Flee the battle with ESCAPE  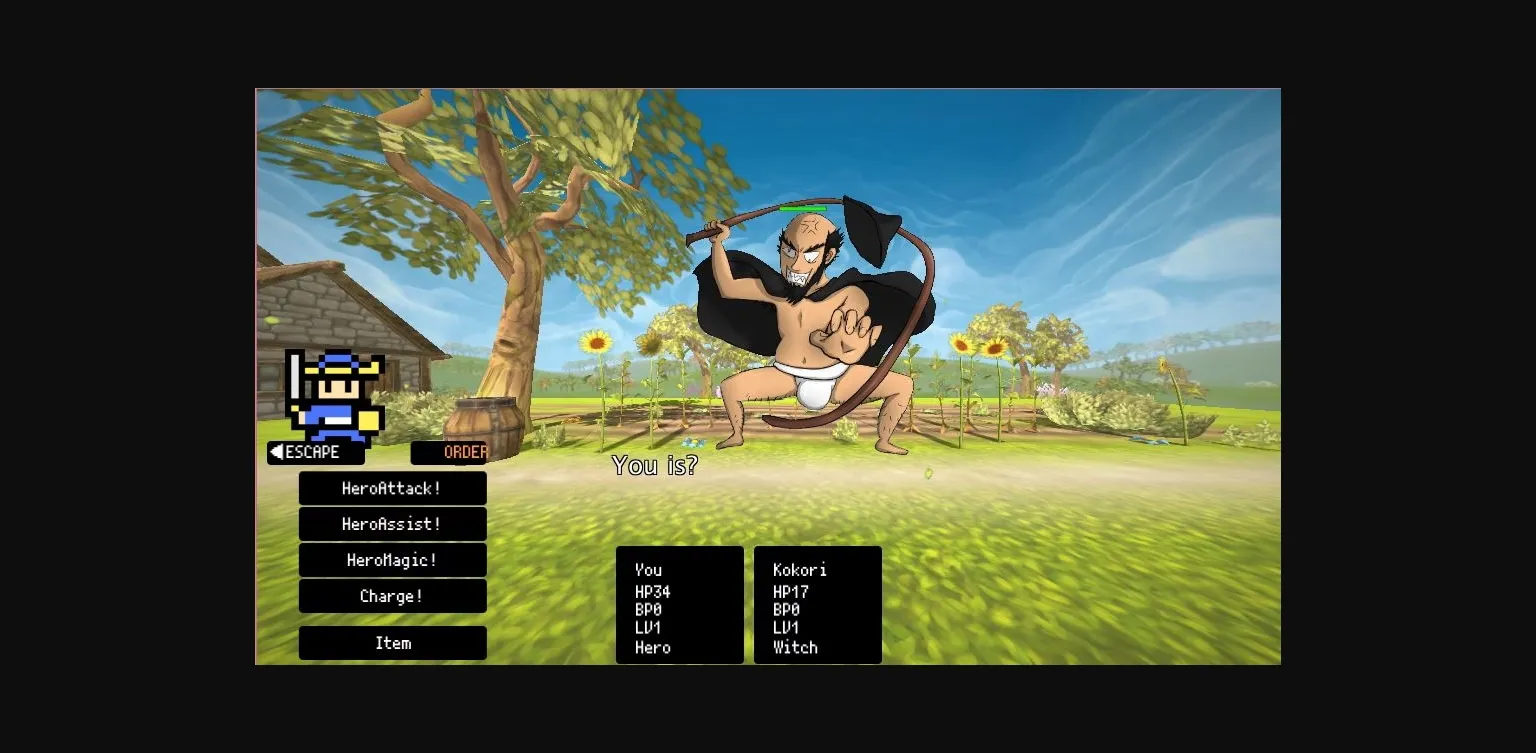[315, 452]
